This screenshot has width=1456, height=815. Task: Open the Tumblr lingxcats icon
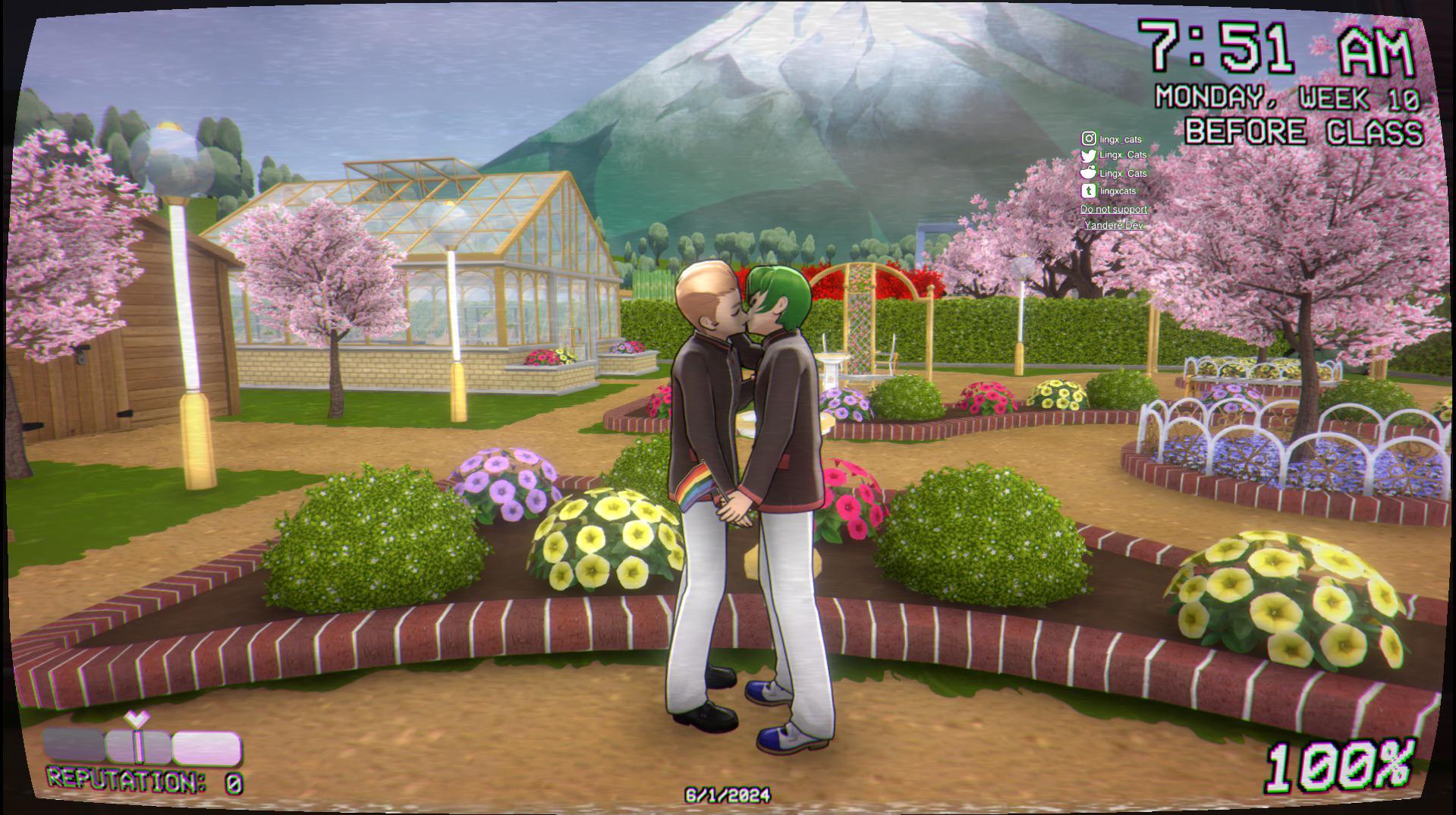1089,190
